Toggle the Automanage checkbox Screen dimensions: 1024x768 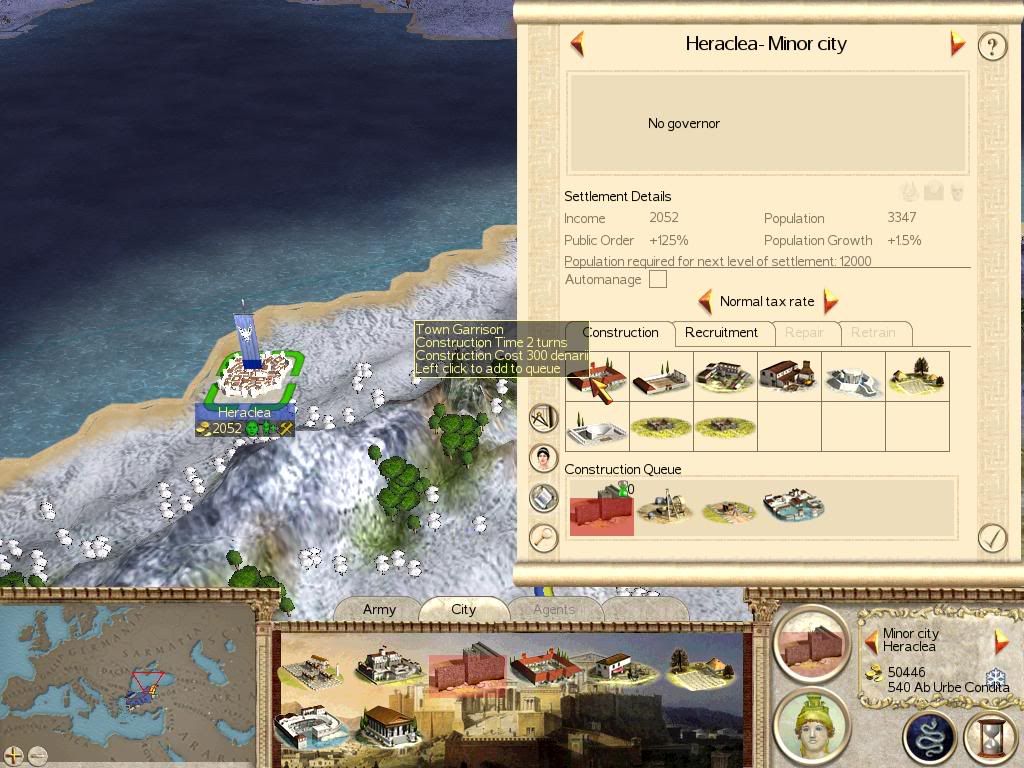(x=657, y=280)
